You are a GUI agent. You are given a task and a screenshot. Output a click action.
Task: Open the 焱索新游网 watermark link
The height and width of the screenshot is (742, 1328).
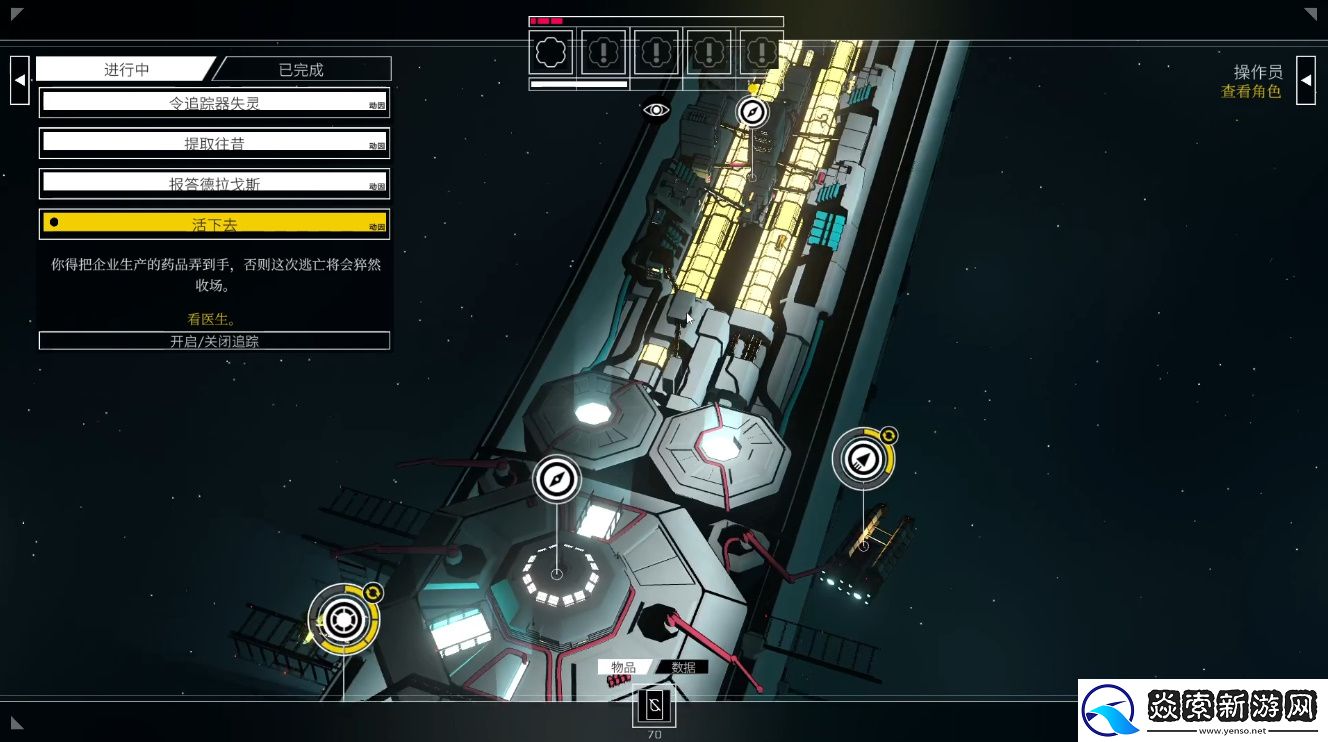[1202, 710]
